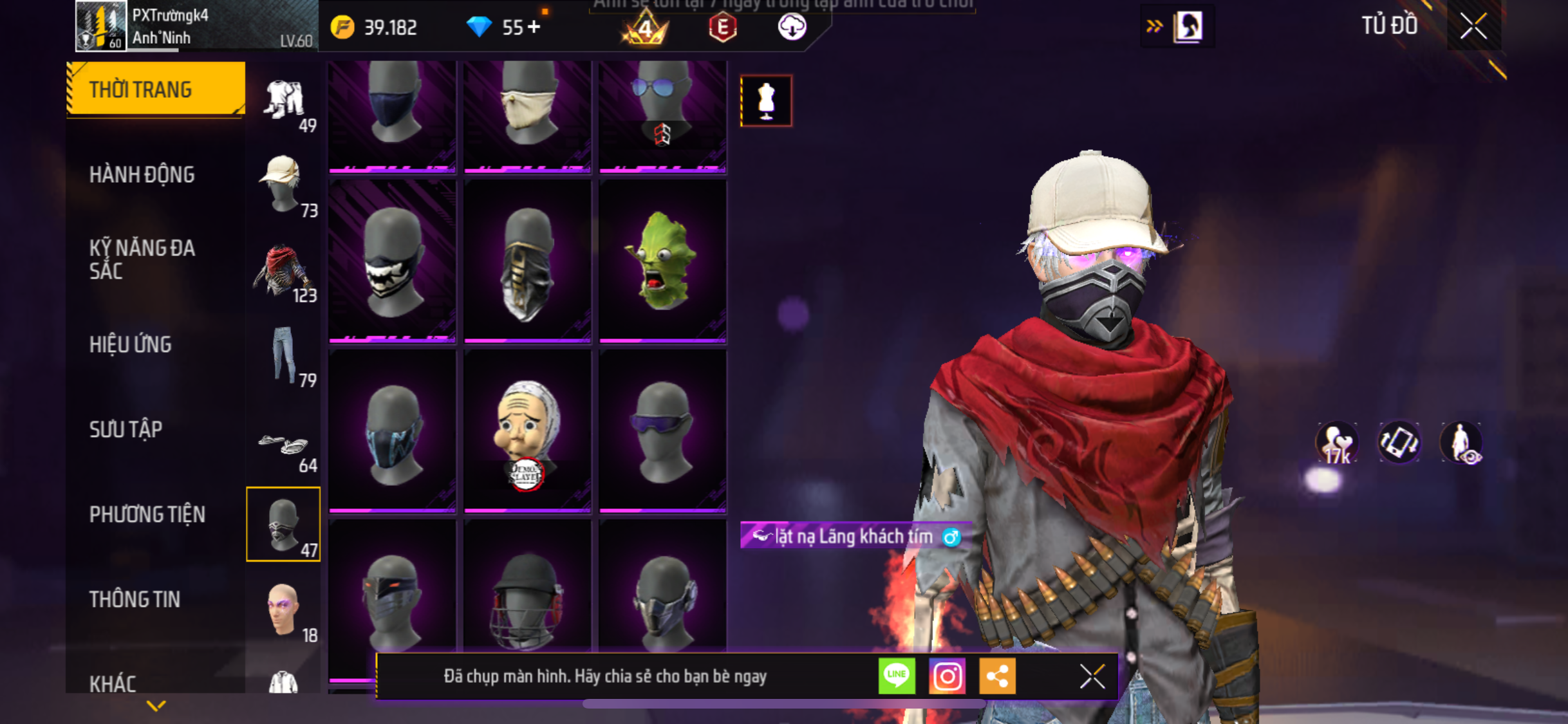Open the Hành Động menu

click(142, 174)
